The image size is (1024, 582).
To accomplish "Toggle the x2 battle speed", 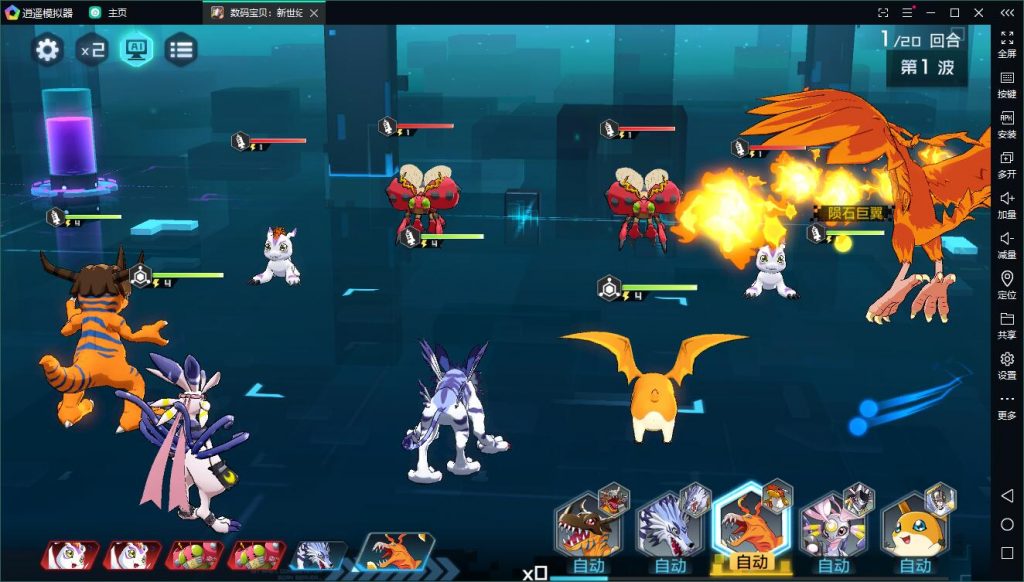I will (x=92, y=49).
